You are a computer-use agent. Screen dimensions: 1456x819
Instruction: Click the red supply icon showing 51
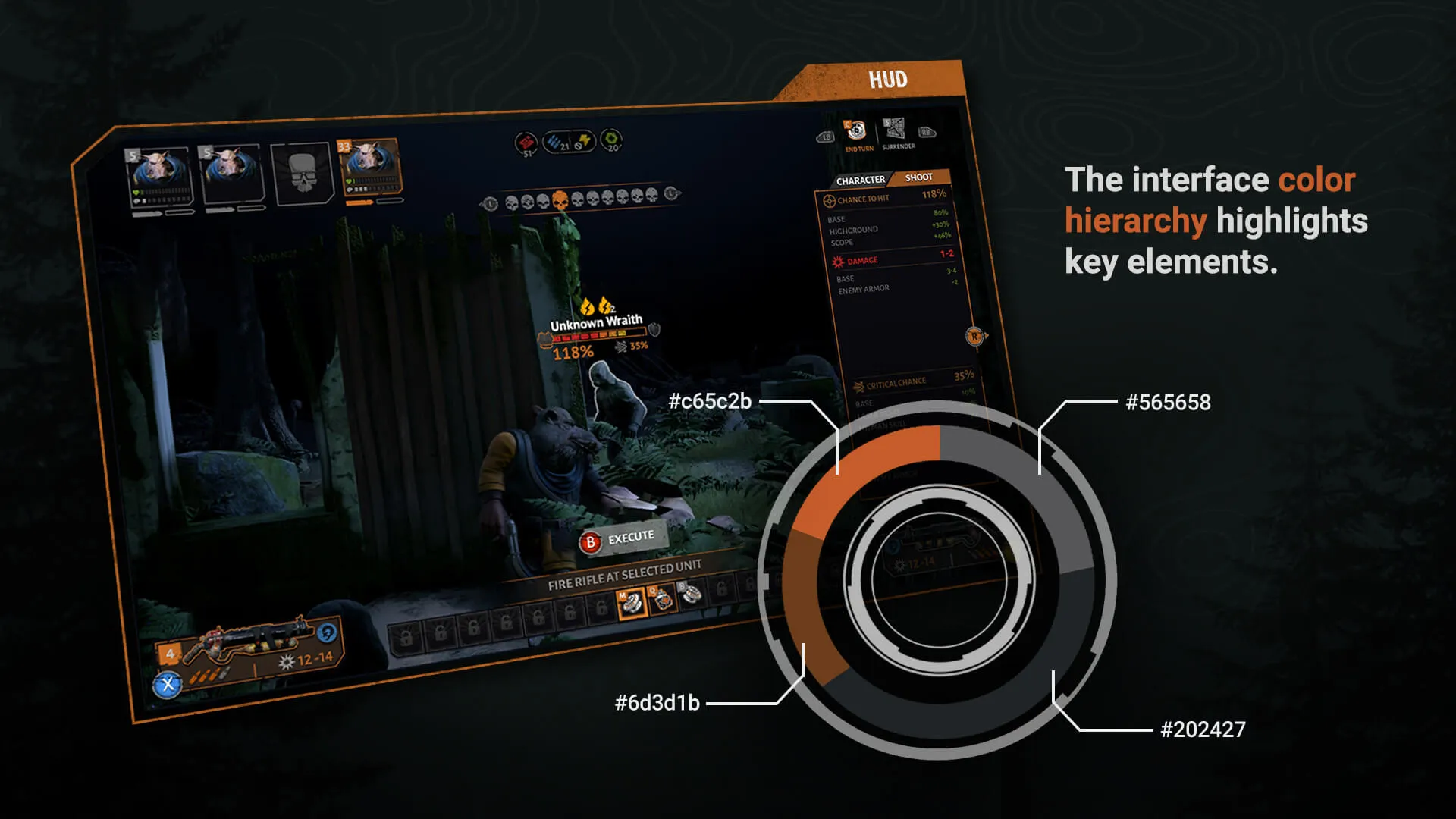tap(527, 142)
